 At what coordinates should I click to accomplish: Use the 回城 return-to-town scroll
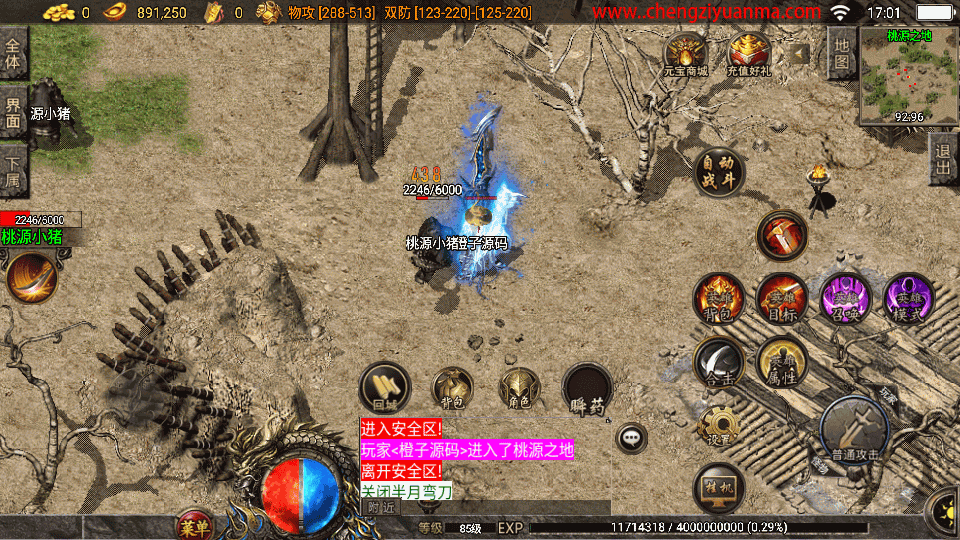pos(385,387)
